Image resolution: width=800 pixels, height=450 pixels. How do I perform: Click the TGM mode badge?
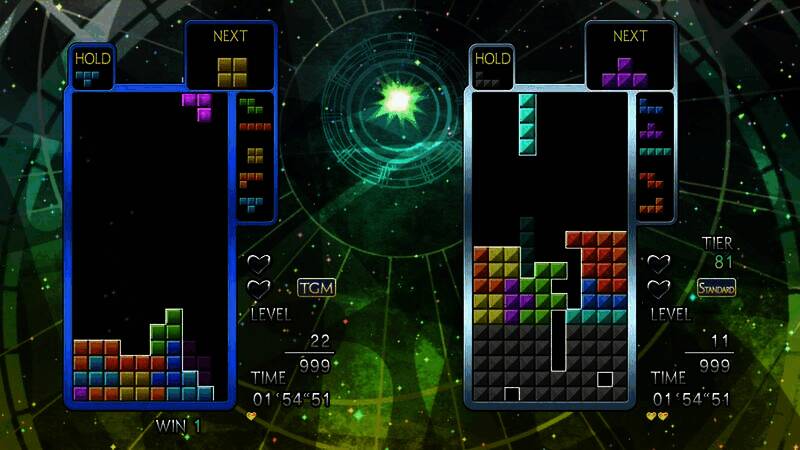[316, 288]
